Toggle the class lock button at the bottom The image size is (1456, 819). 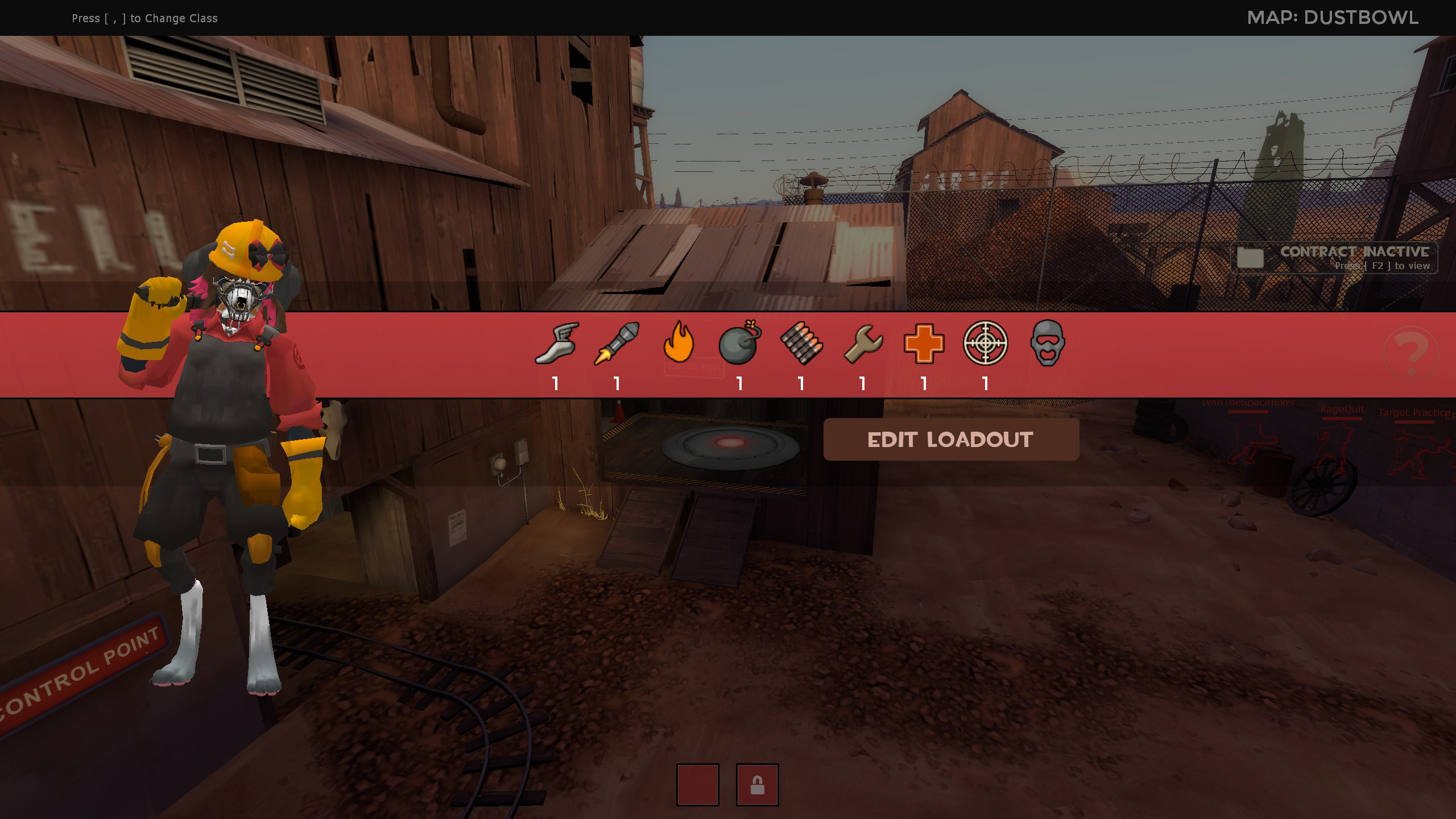(x=759, y=785)
